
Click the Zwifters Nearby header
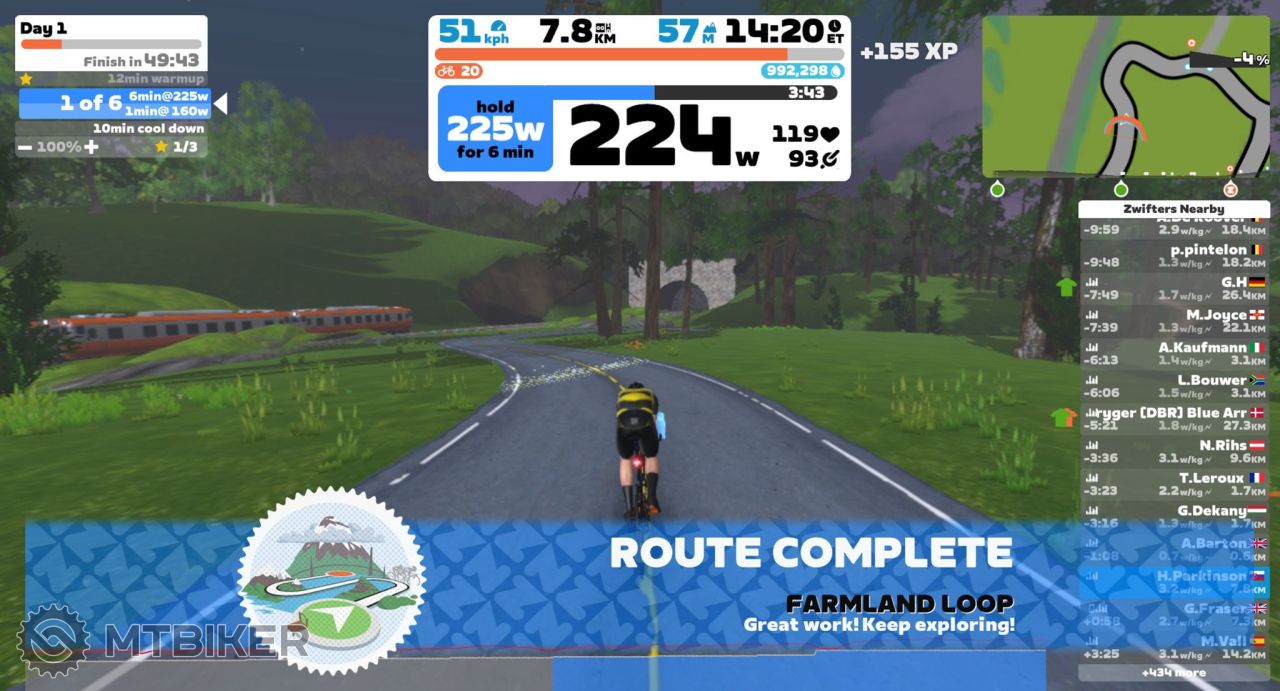tap(1173, 209)
